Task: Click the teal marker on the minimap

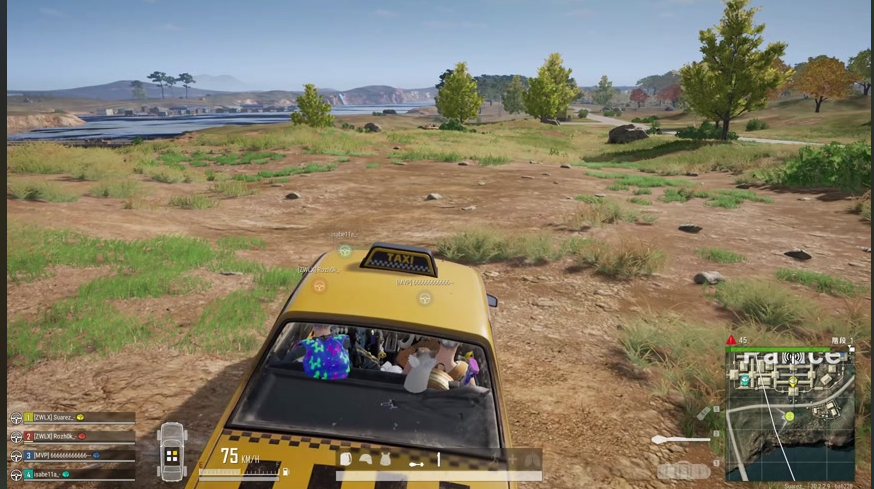Action: (745, 380)
